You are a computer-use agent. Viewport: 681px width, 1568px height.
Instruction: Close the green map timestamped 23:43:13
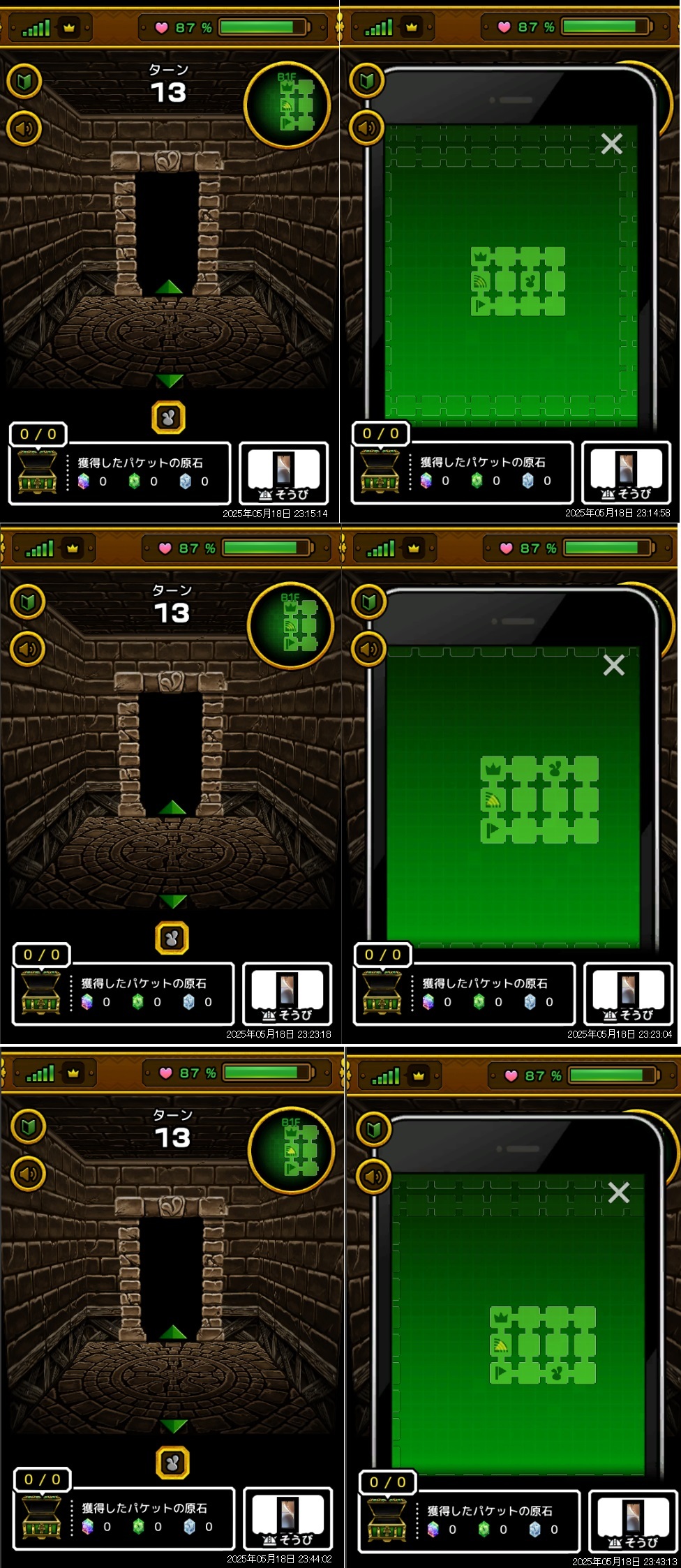[618, 1193]
